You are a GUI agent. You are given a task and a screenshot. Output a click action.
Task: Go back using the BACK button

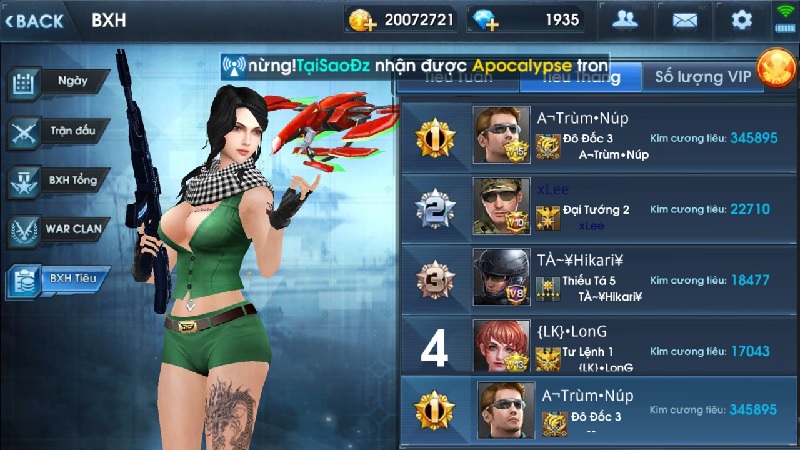36,20
